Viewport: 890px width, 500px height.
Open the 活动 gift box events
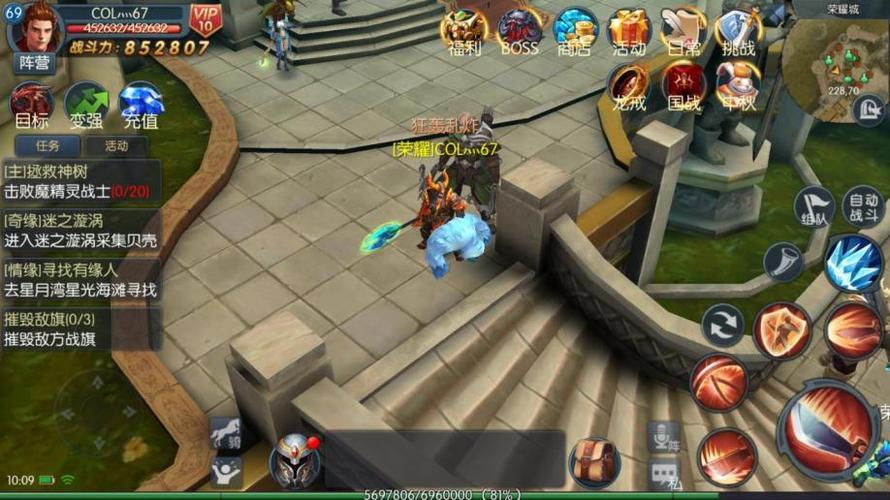[629, 31]
